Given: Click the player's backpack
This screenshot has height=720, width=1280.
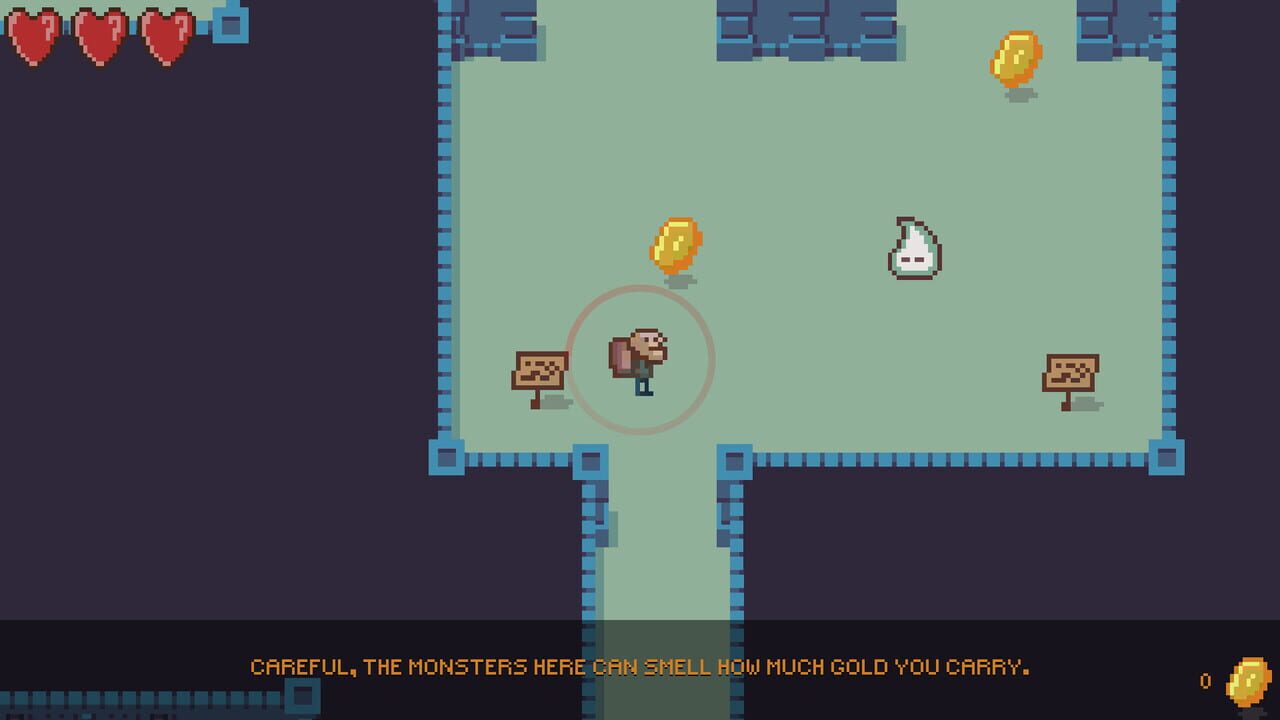Looking at the screenshot, I should [622, 358].
